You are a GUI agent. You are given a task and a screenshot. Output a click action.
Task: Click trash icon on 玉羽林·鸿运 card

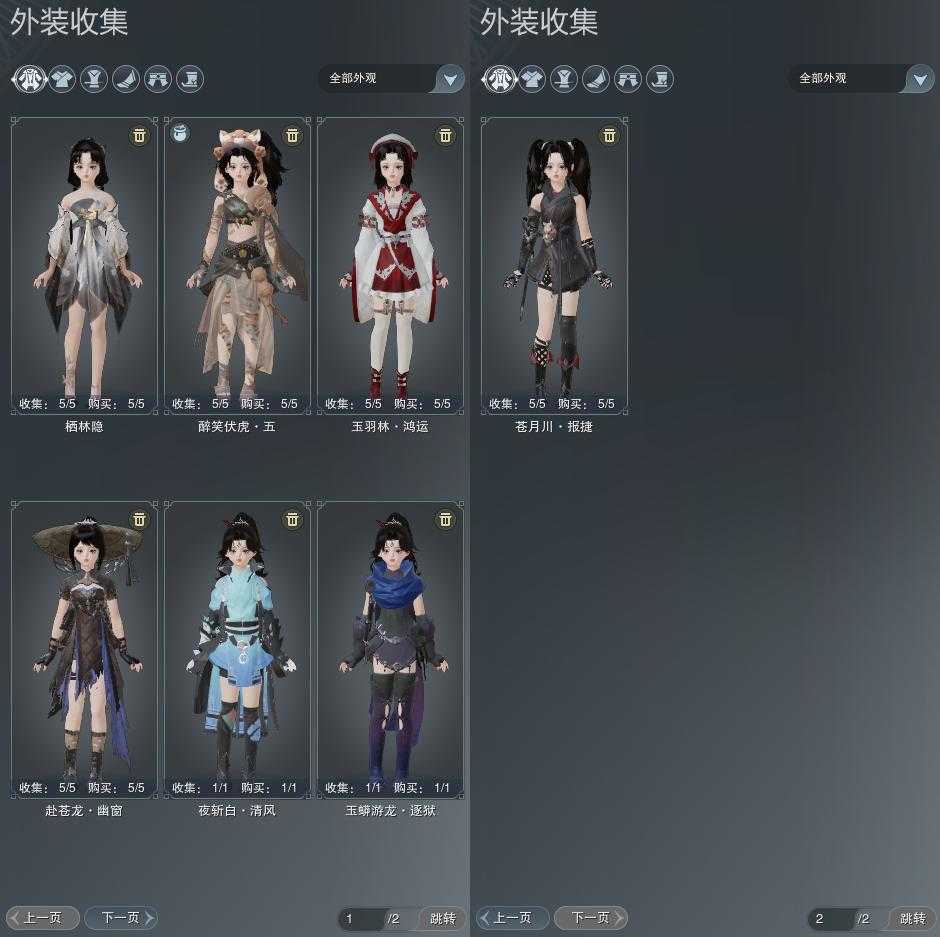[x=445, y=135]
